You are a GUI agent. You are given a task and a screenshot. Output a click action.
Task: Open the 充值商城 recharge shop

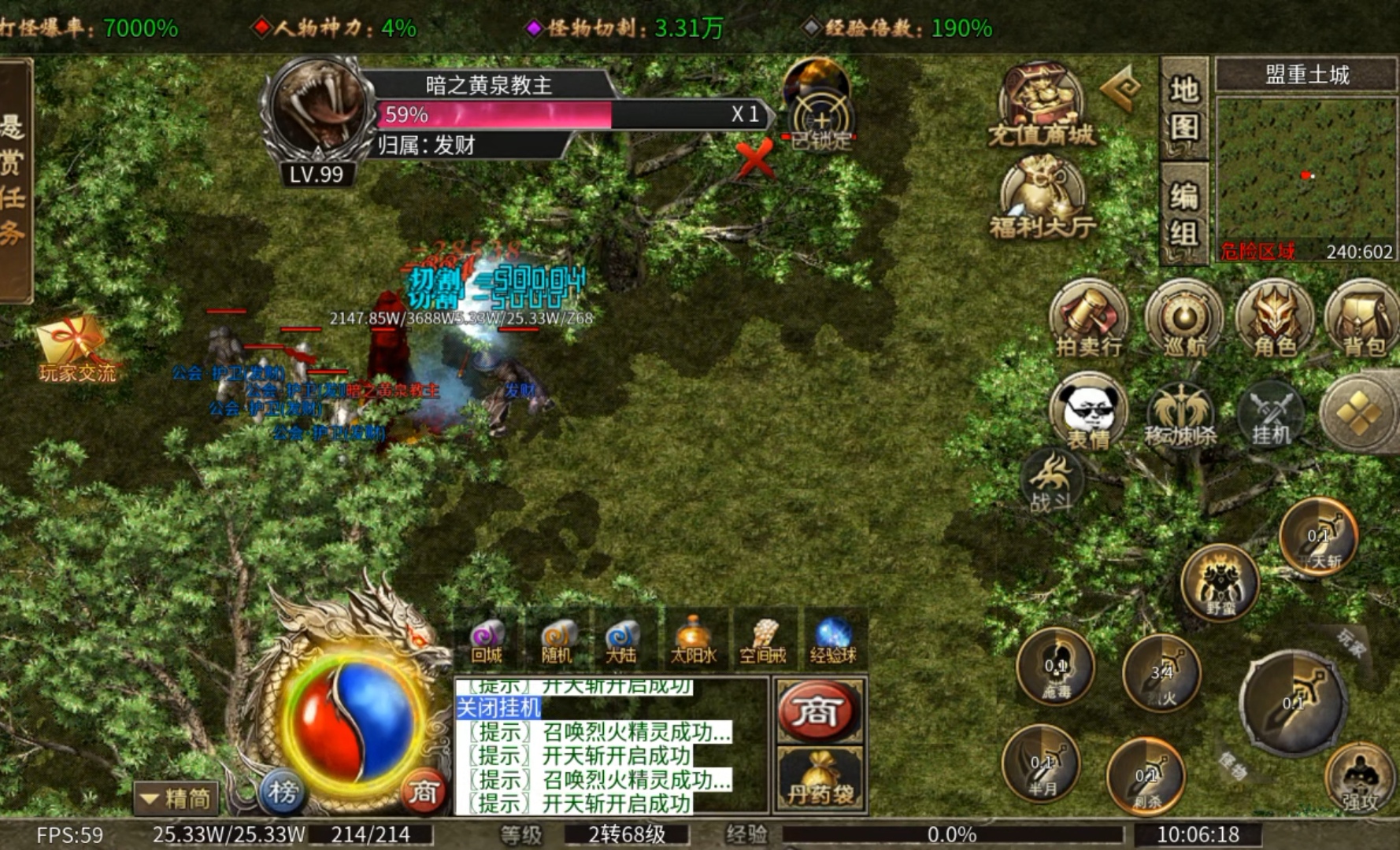coord(1040,107)
